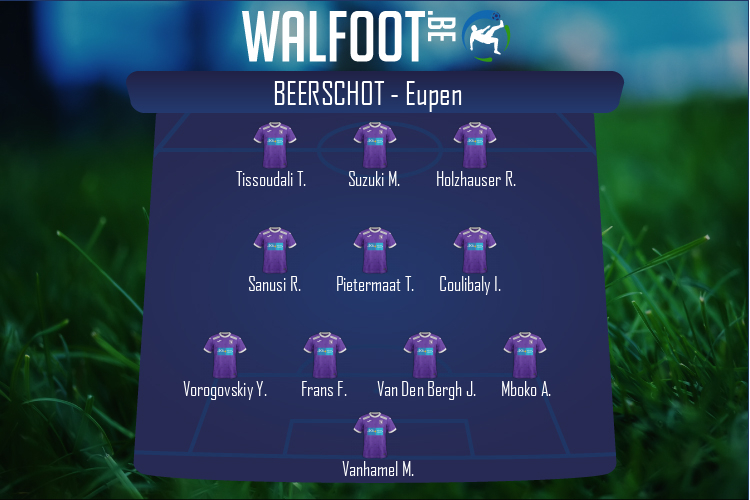The height and width of the screenshot is (500, 750).
Task: Select Van Den Bergh J.'s shirt
Action: click(x=425, y=356)
